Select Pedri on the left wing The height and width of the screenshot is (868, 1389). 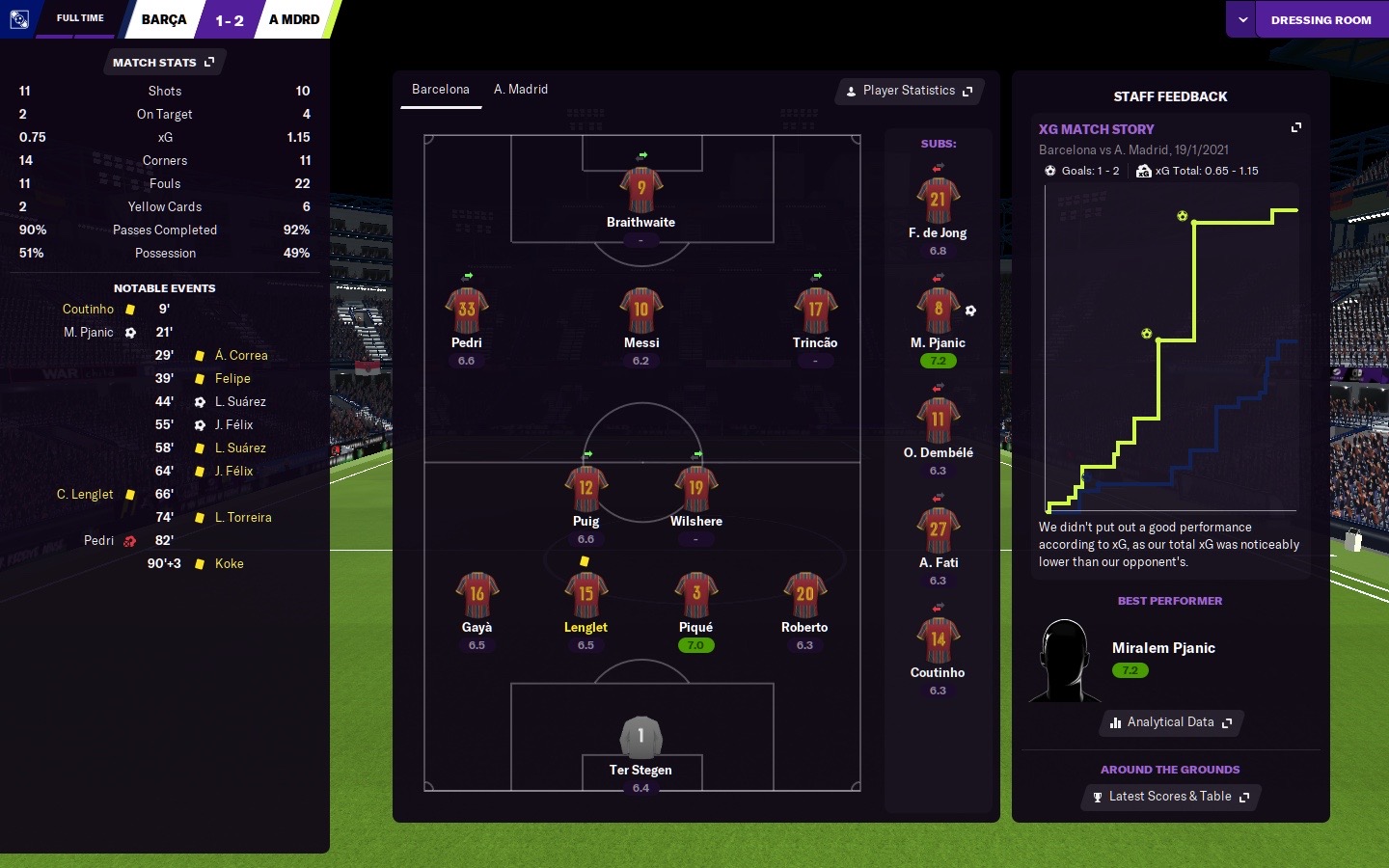(467, 311)
